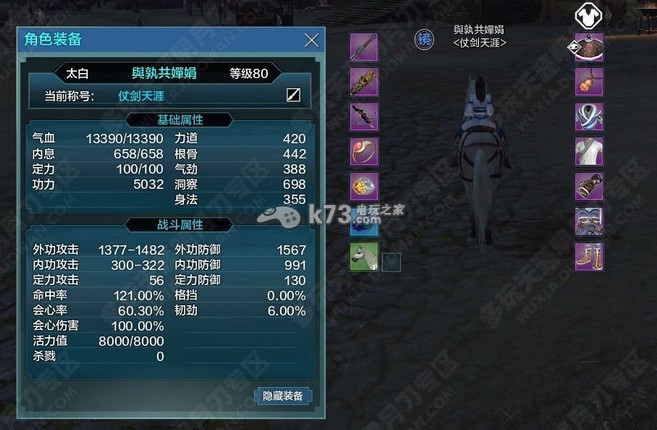
Task: Click the white faction emblem icon
Action: tap(590, 14)
